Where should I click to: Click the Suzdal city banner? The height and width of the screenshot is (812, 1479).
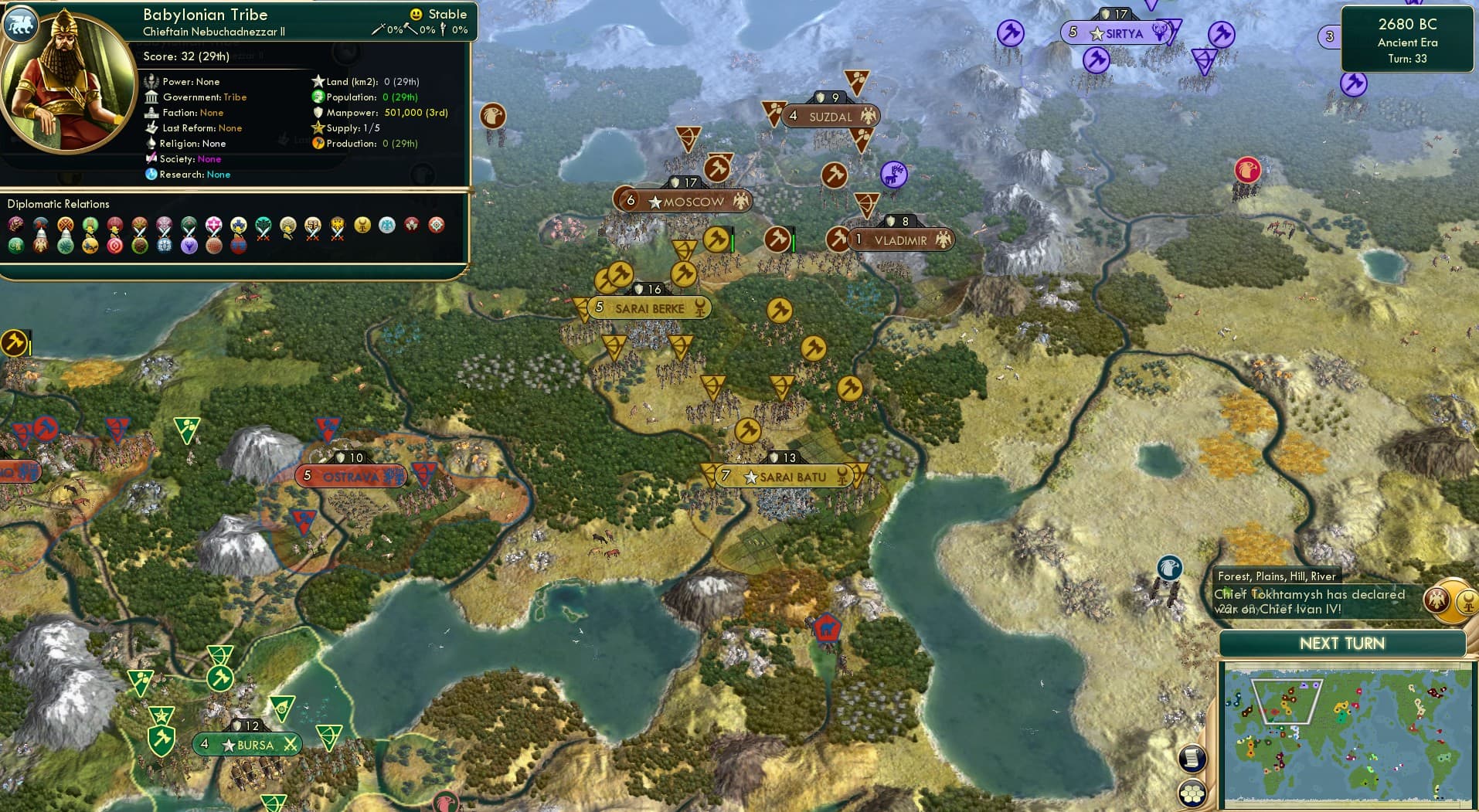830,116
